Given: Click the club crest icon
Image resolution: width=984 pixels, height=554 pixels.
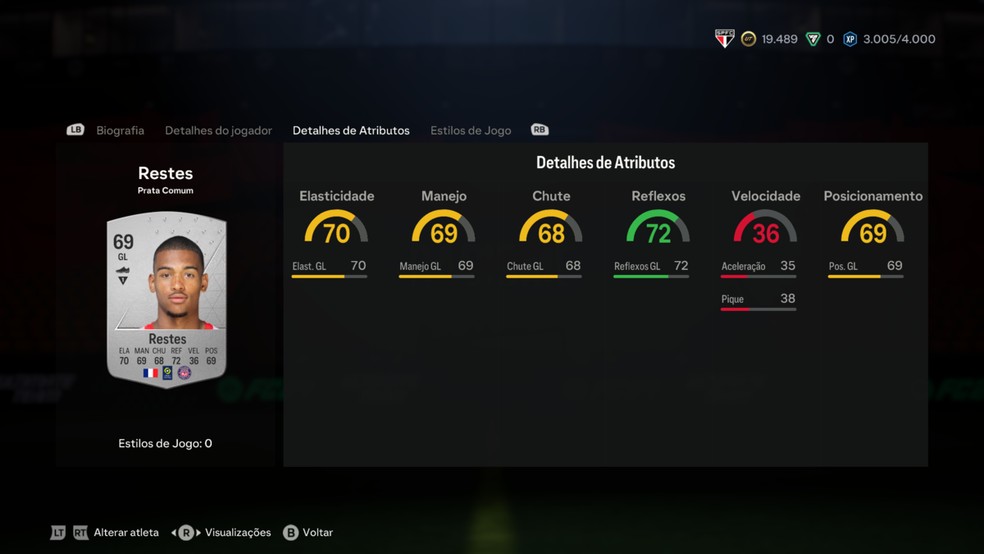Looking at the screenshot, I should [725, 39].
